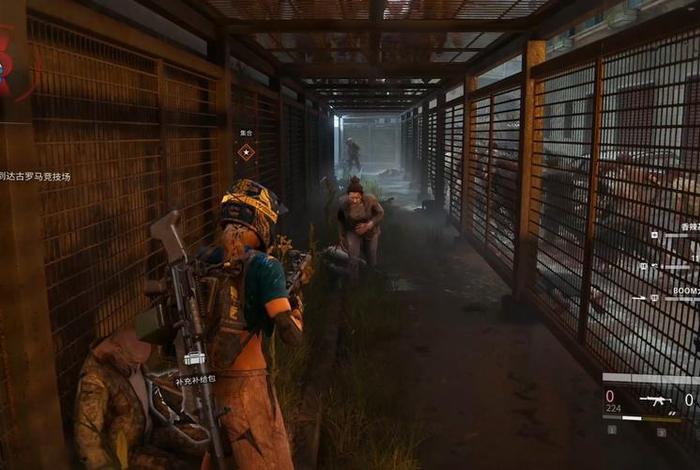This screenshot has width=700, height=470.
Task: Click the 集合 star objective marker
Action: tap(246, 152)
